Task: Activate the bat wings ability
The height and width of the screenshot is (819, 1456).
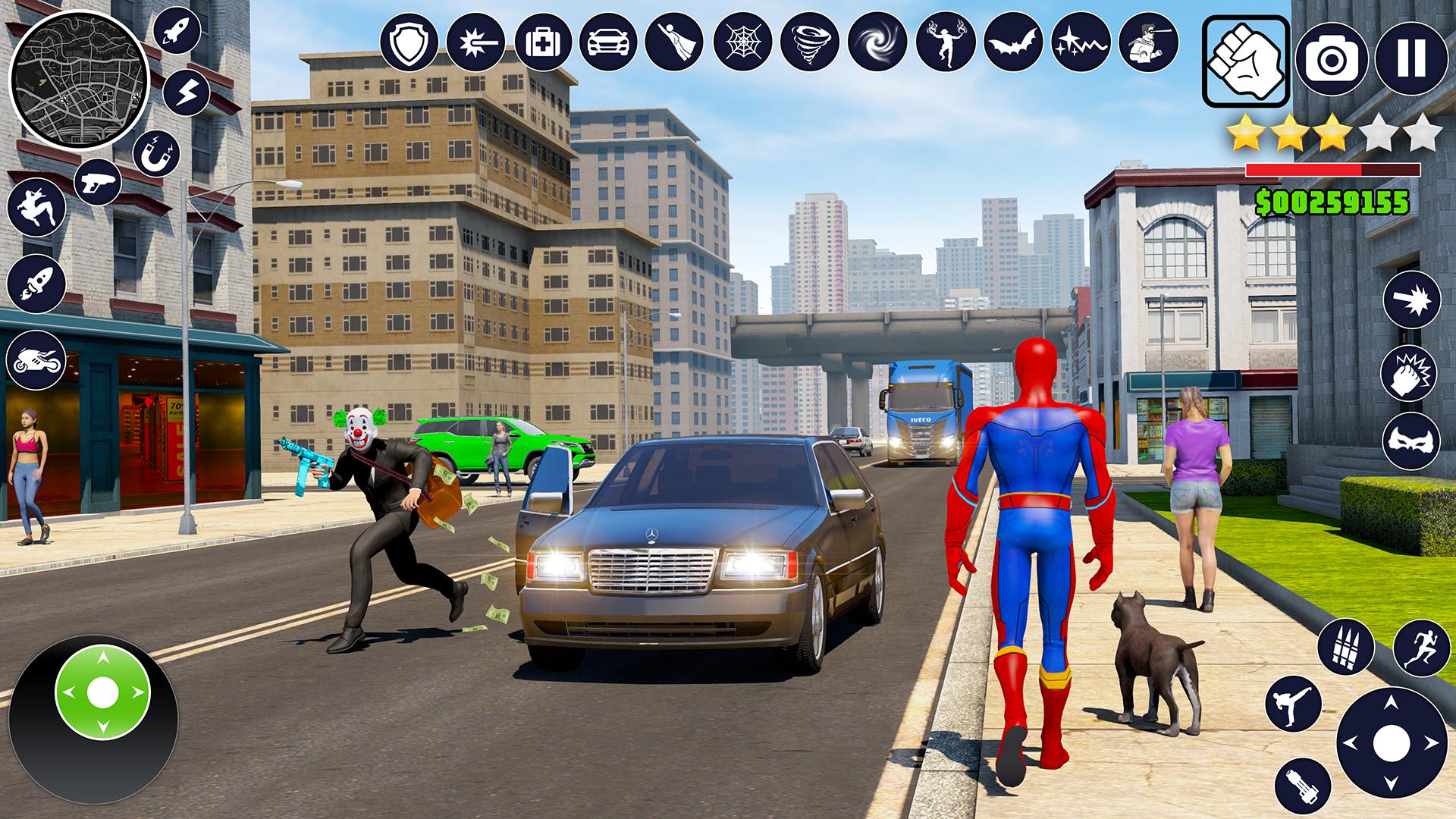Action: click(x=1013, y=41)
